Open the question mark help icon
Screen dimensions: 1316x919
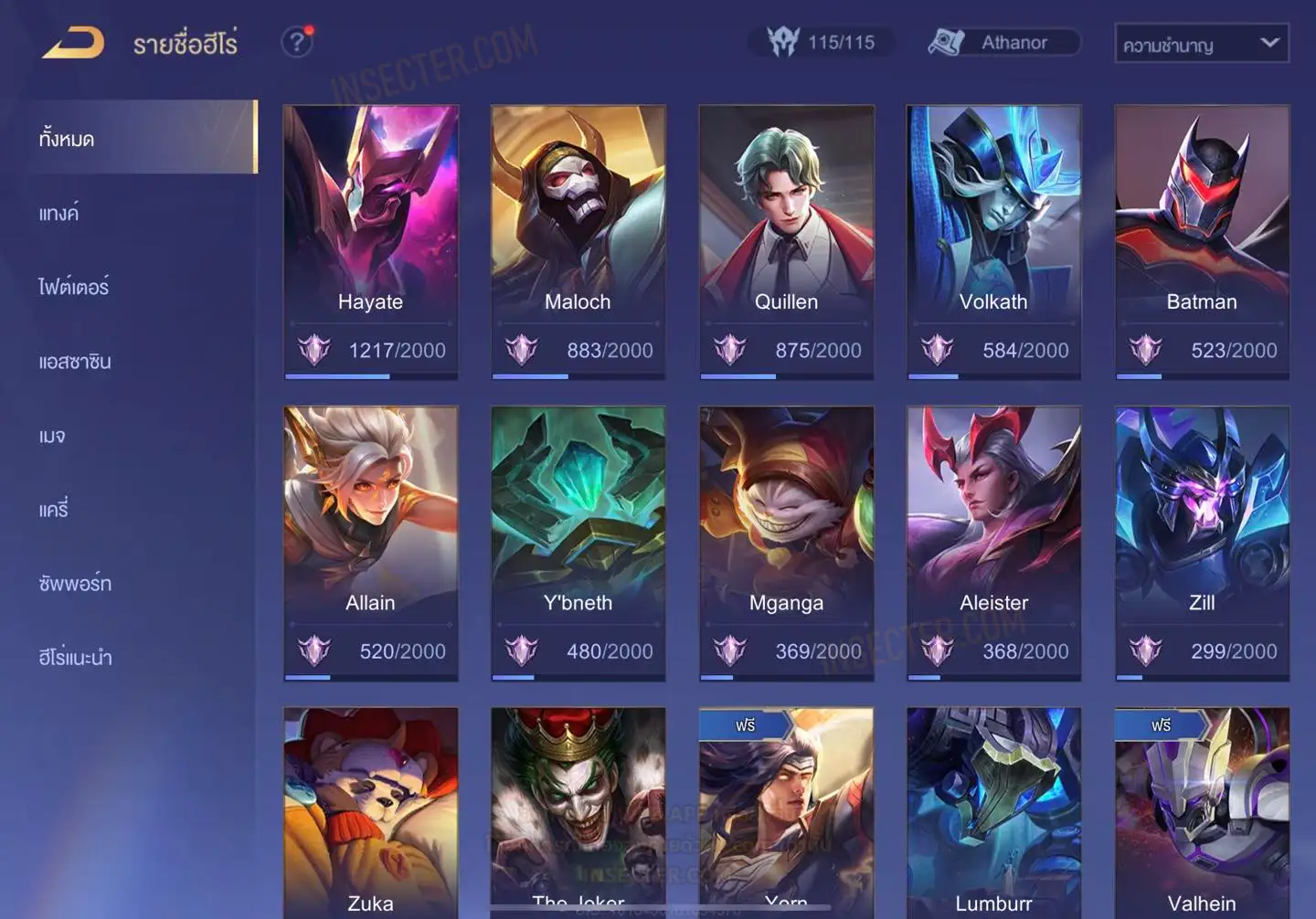[x=297, y=42]
